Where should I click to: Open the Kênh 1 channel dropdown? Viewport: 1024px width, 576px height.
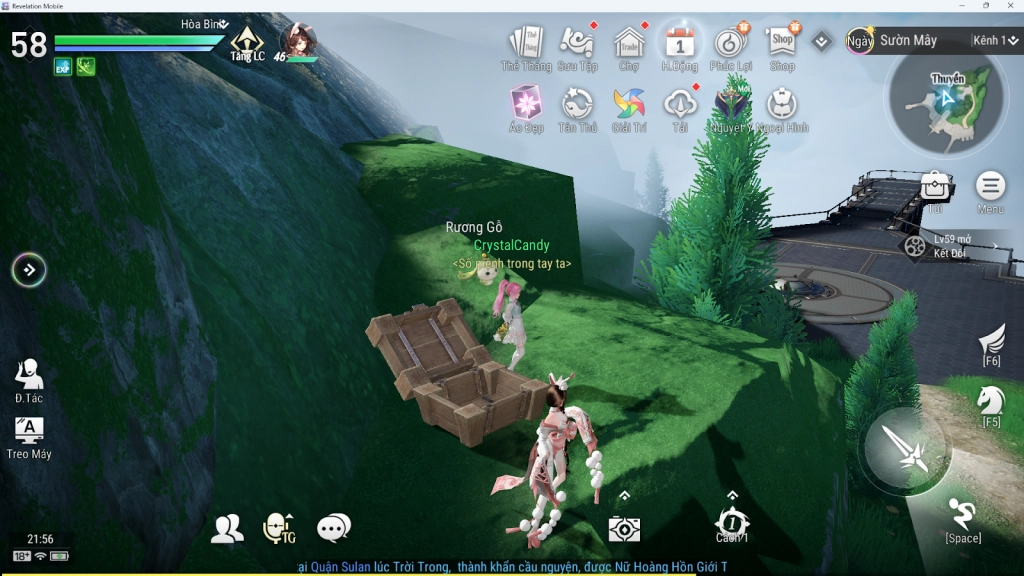(993, 41)
